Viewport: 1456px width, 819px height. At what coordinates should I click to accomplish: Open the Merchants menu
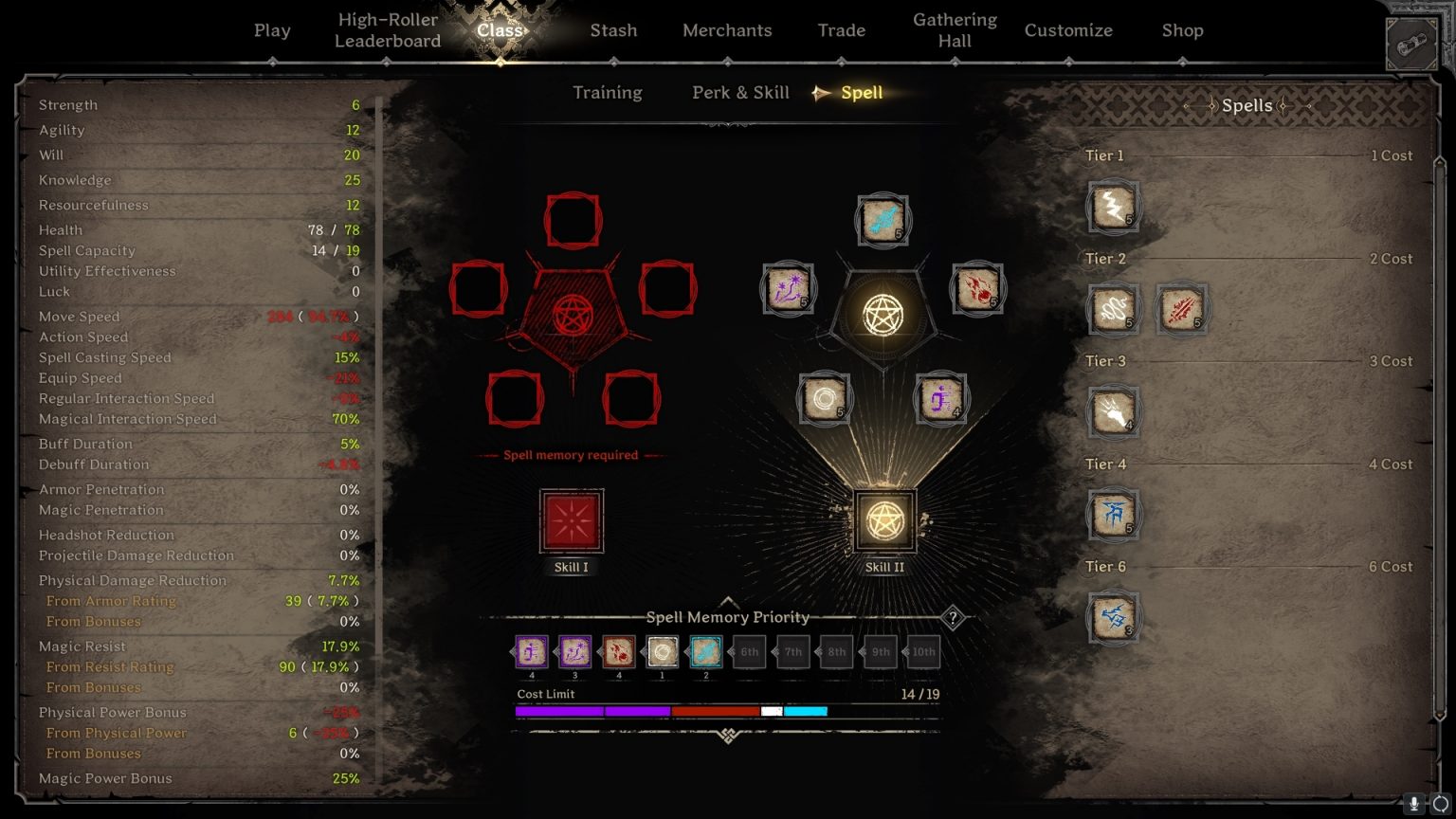(727, 29)
